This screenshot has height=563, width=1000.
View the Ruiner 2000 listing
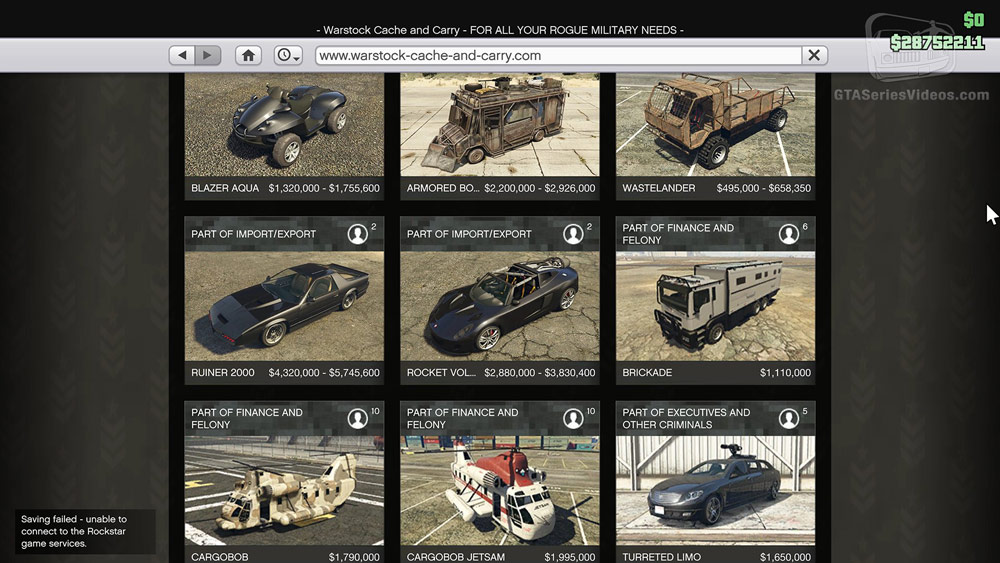pyautogui.click(x=285, y=305)
